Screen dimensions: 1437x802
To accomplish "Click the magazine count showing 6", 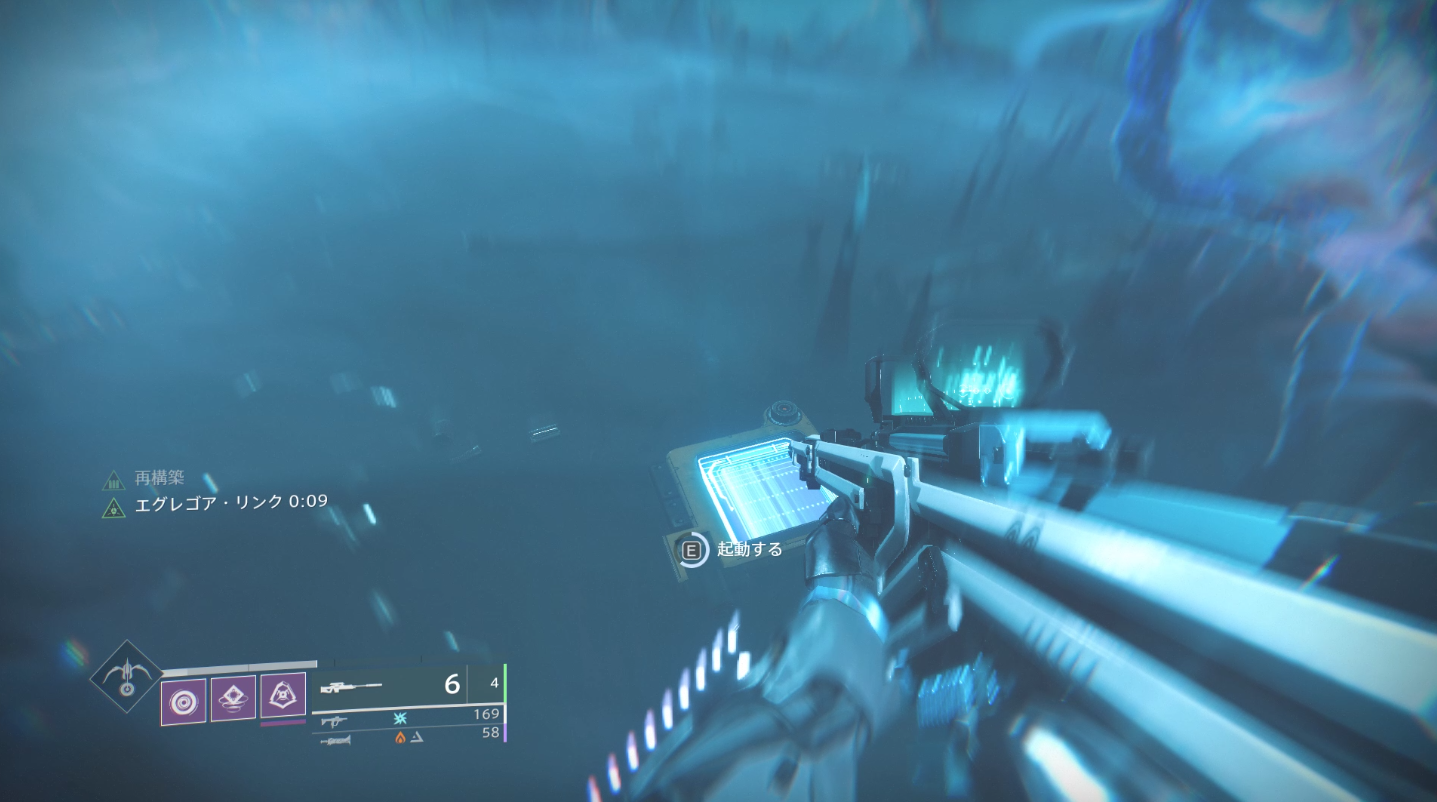I will pyautogui.click(x=453, y=685).
